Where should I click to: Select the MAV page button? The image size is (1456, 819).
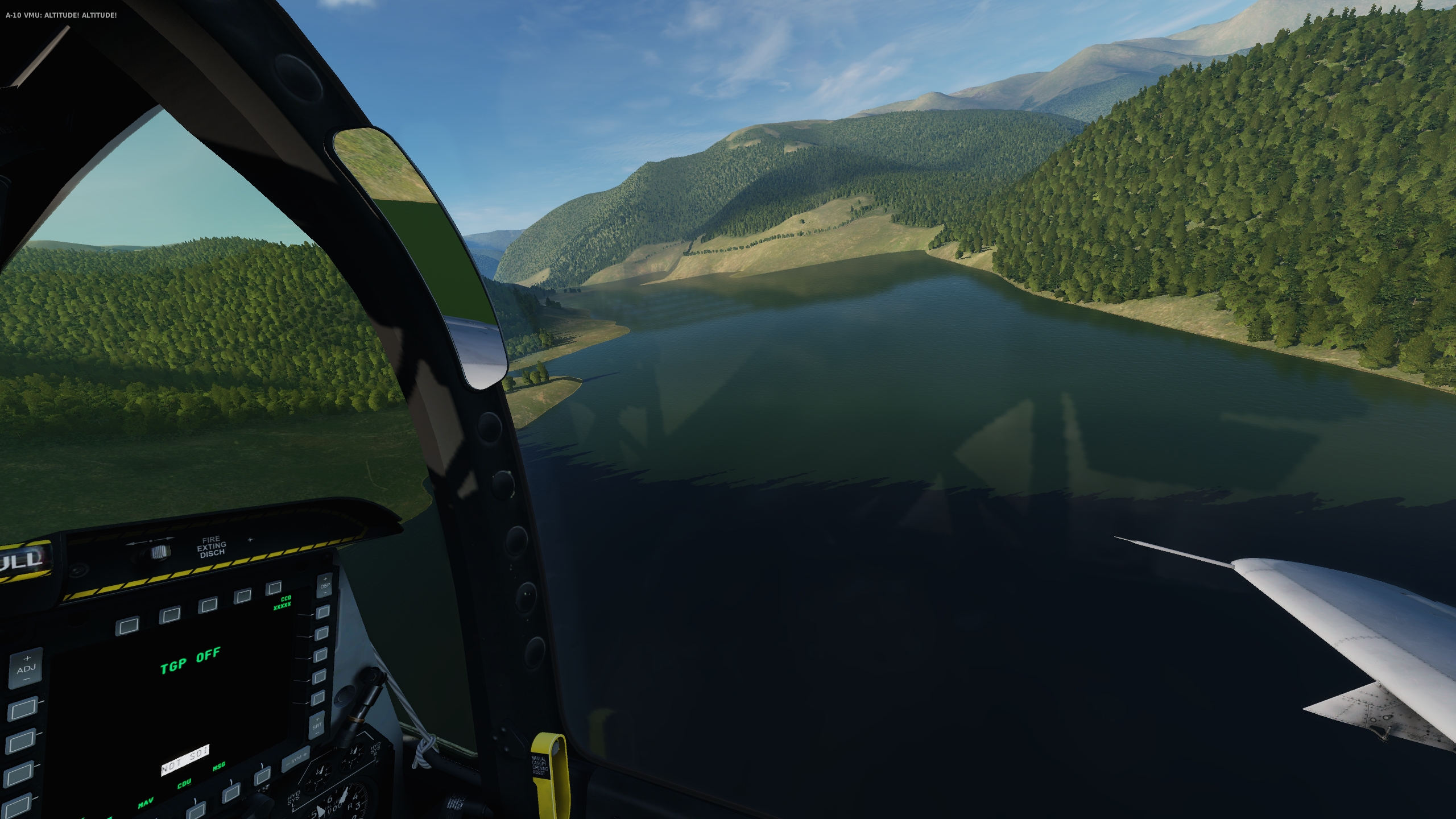tap(197, 810)
